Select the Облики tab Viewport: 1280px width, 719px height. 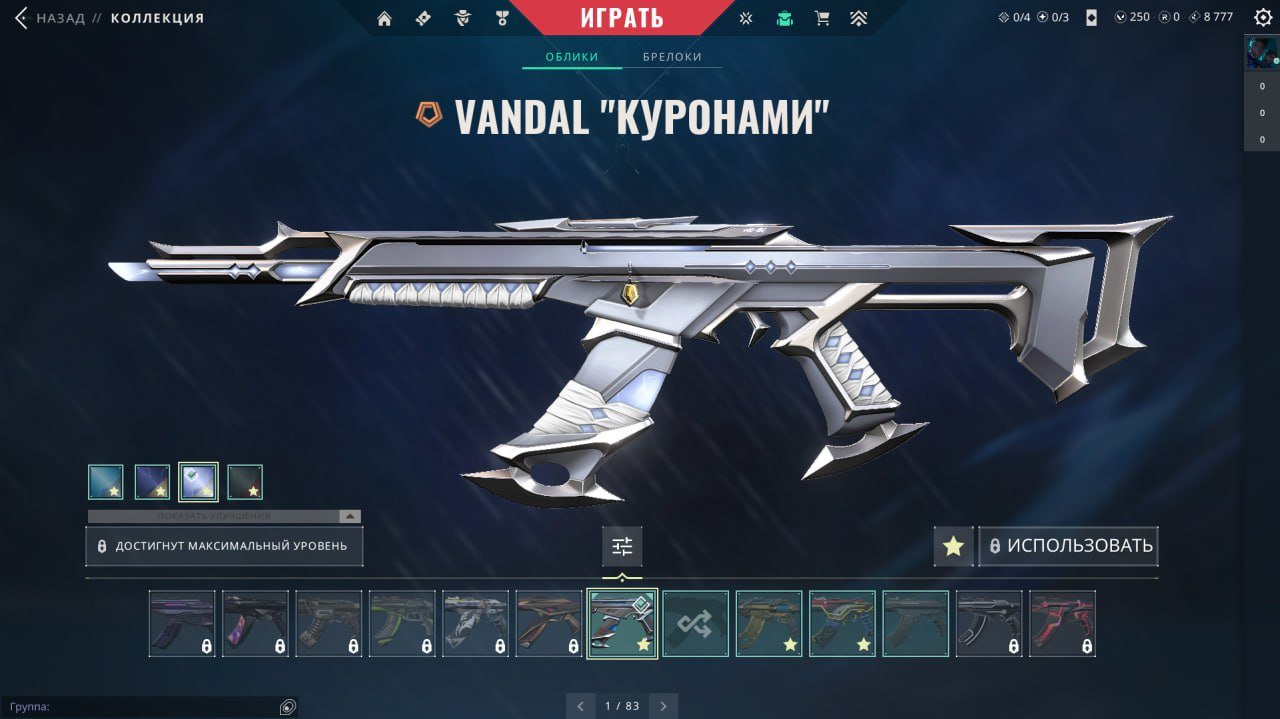(572, 57)
